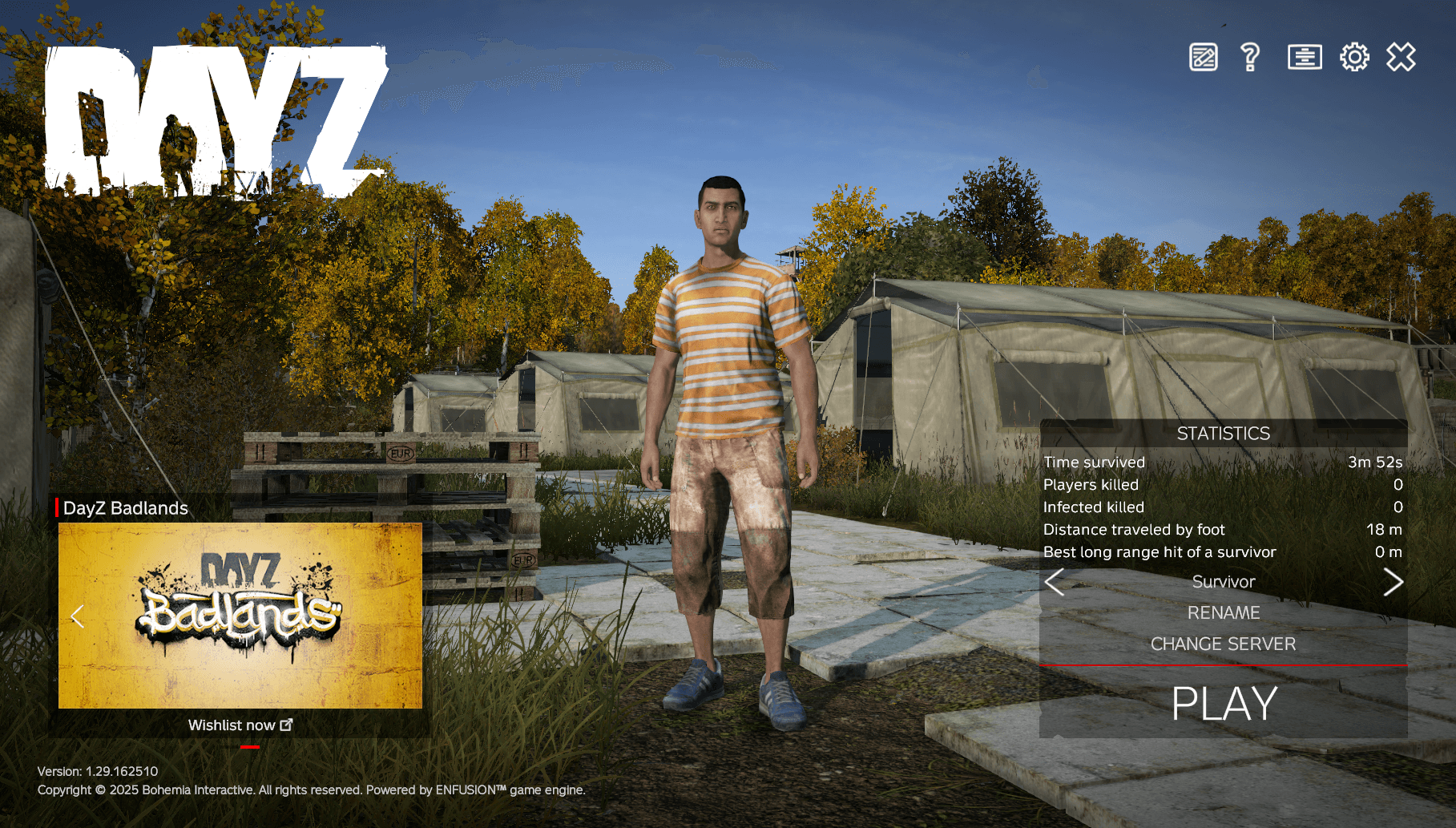Click the red accent marker beside DayZ Badlands
The width and height of the screenshot is (1456, 828).
[57, 507]
